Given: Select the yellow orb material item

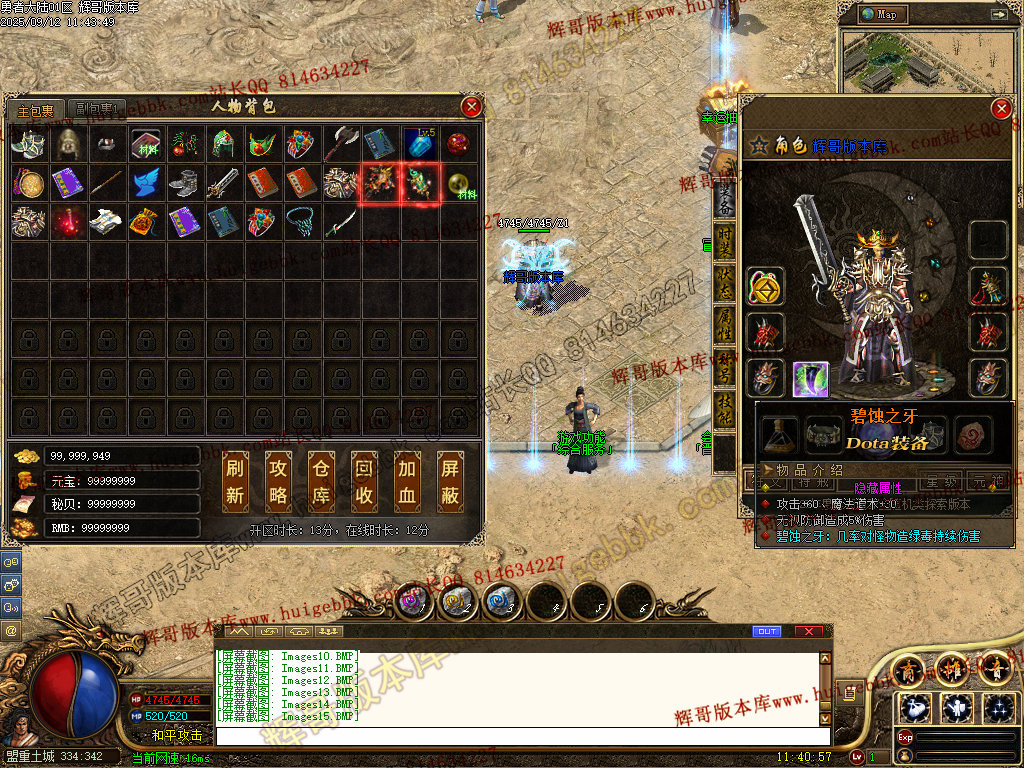Looking at the screenshot, I should click(x=458, y=183).
